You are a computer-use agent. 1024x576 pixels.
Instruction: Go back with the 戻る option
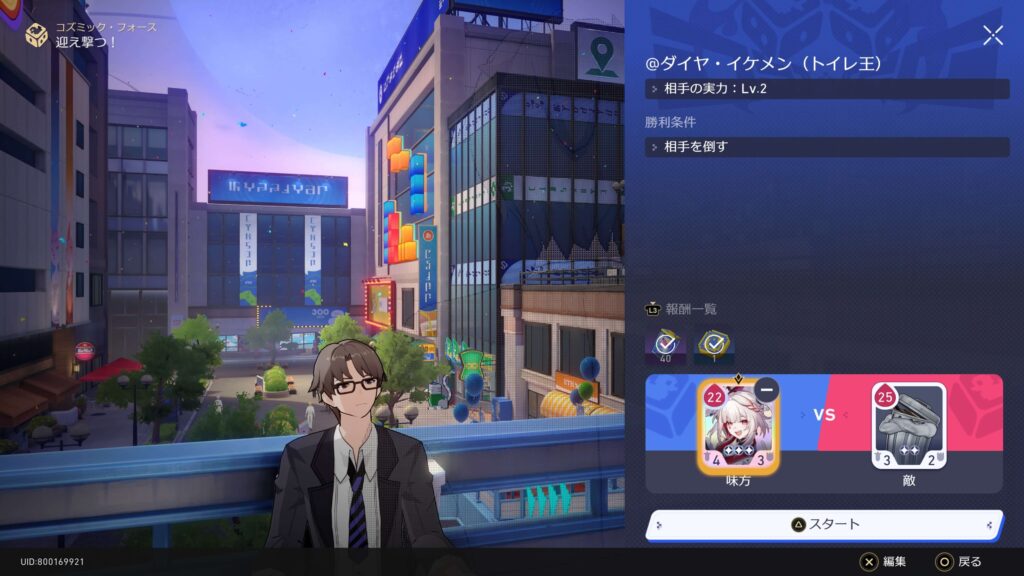pyautogui.click(x=960, y=562)
